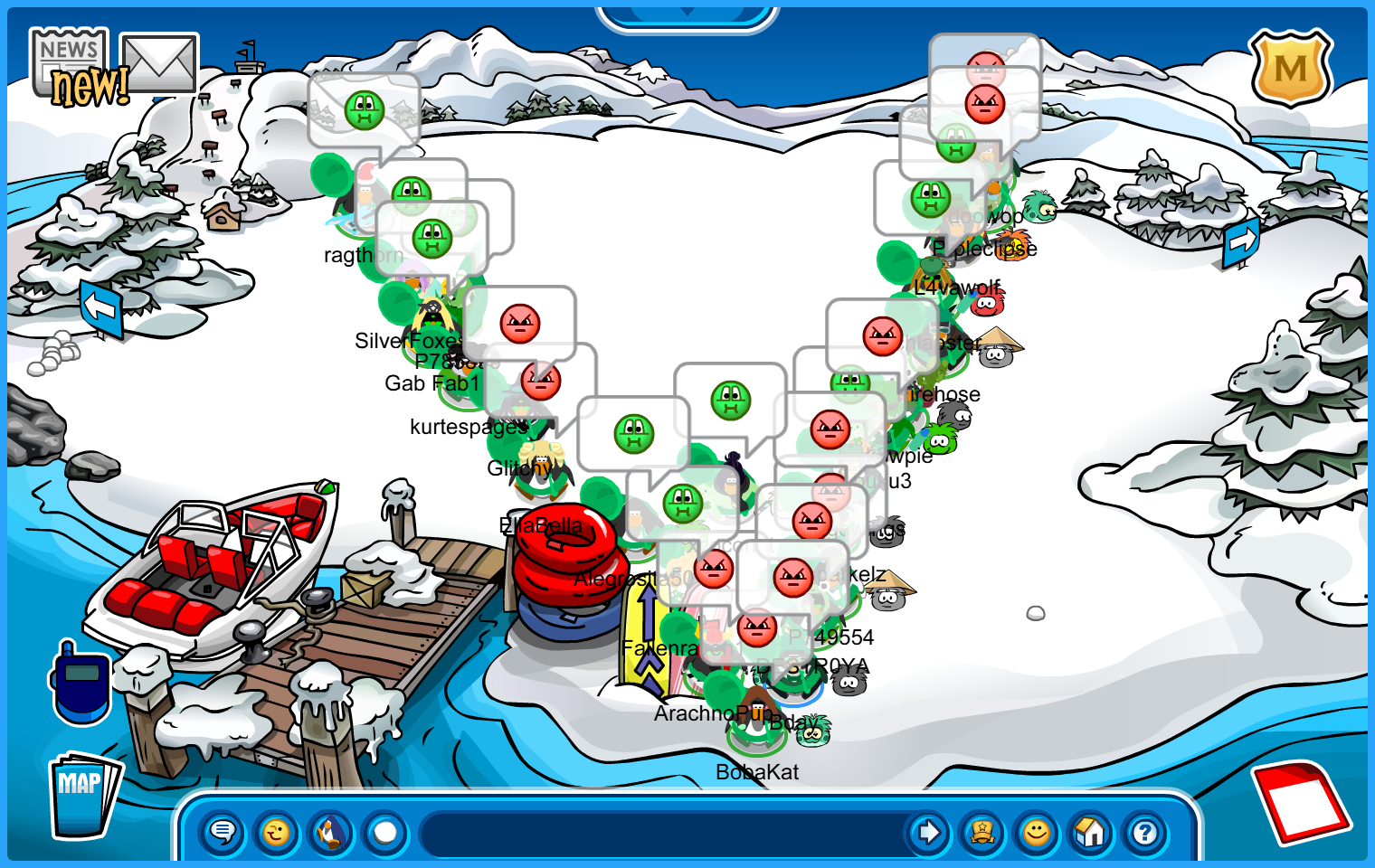Open the penguin actions menu
1375x868 pixels.
click(x=331, y=832)
